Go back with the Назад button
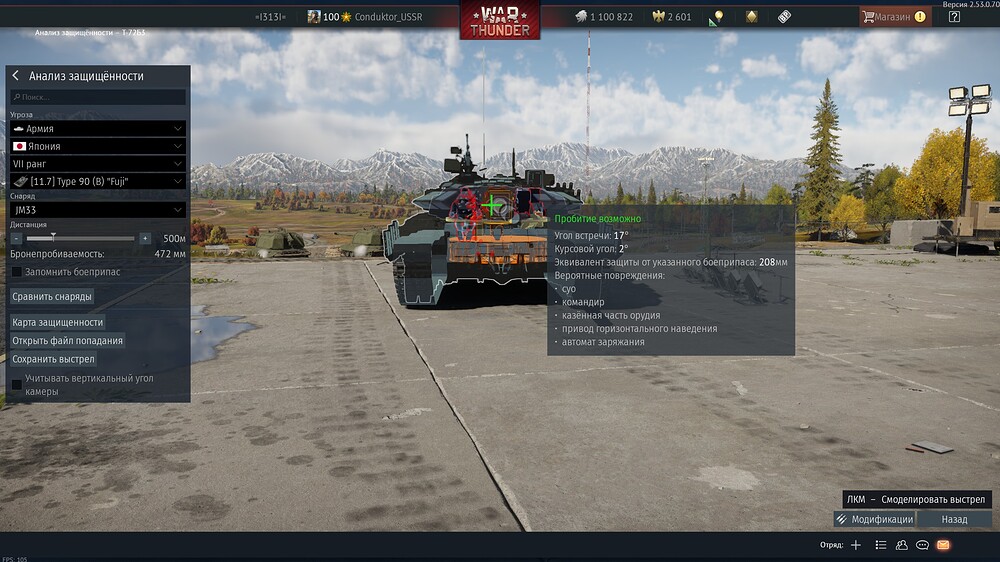The image size is (1000, 562). click(954, 520)
